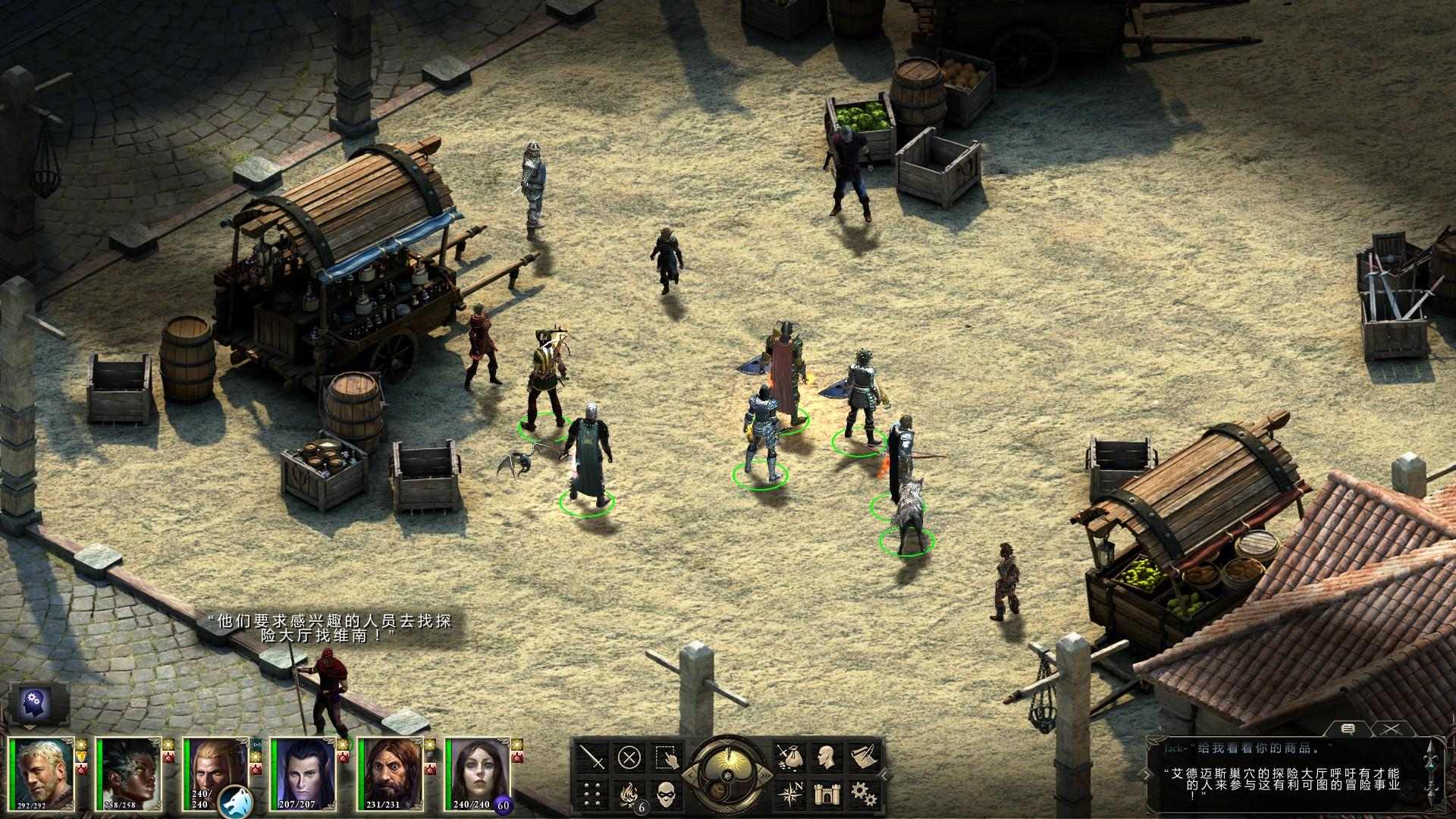Choose the select-all party button
The width and height of the screenshot is (1456, 819).
pos(667,757)
